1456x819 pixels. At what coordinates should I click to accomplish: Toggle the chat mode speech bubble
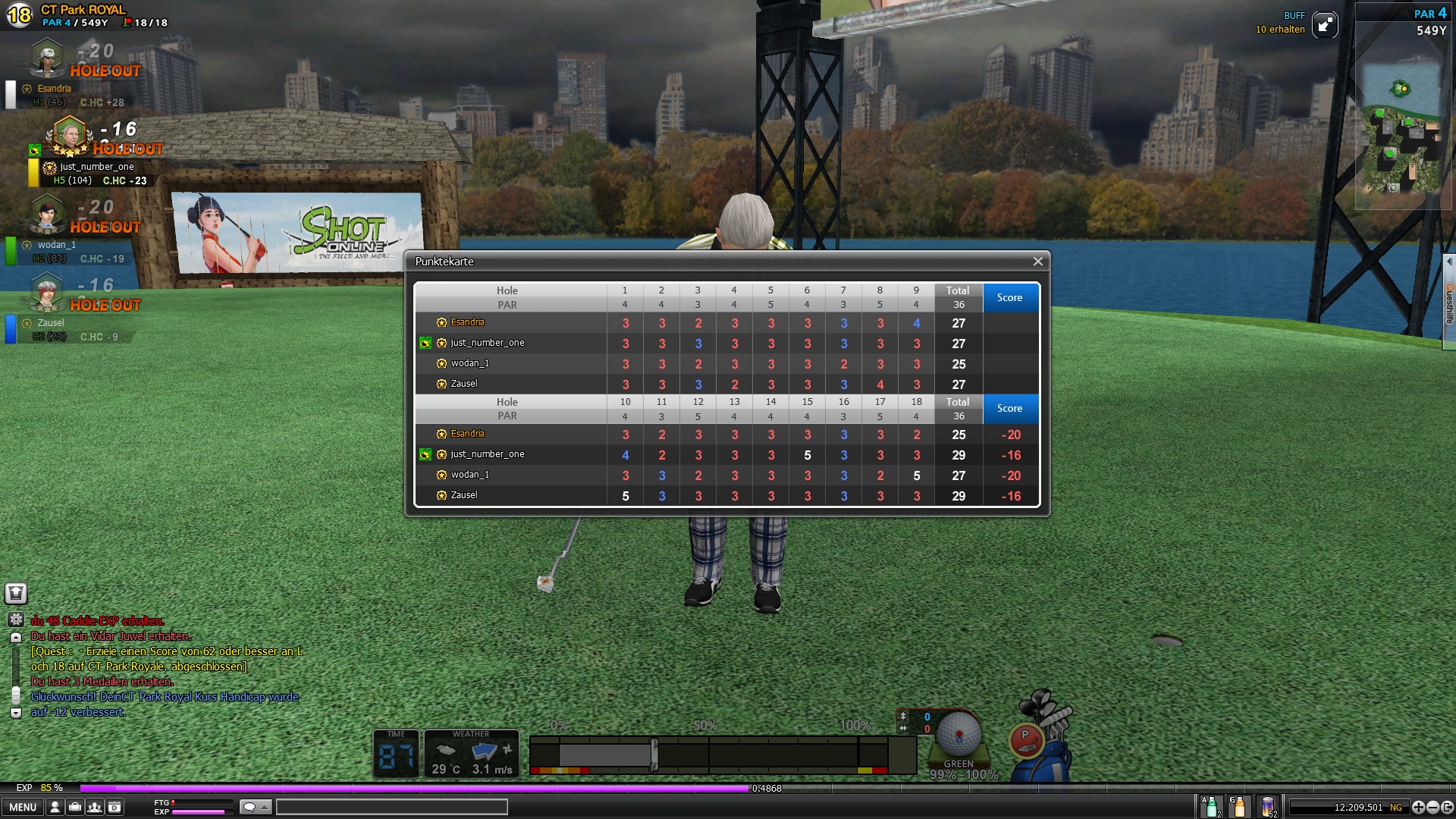tap(255, 807)
